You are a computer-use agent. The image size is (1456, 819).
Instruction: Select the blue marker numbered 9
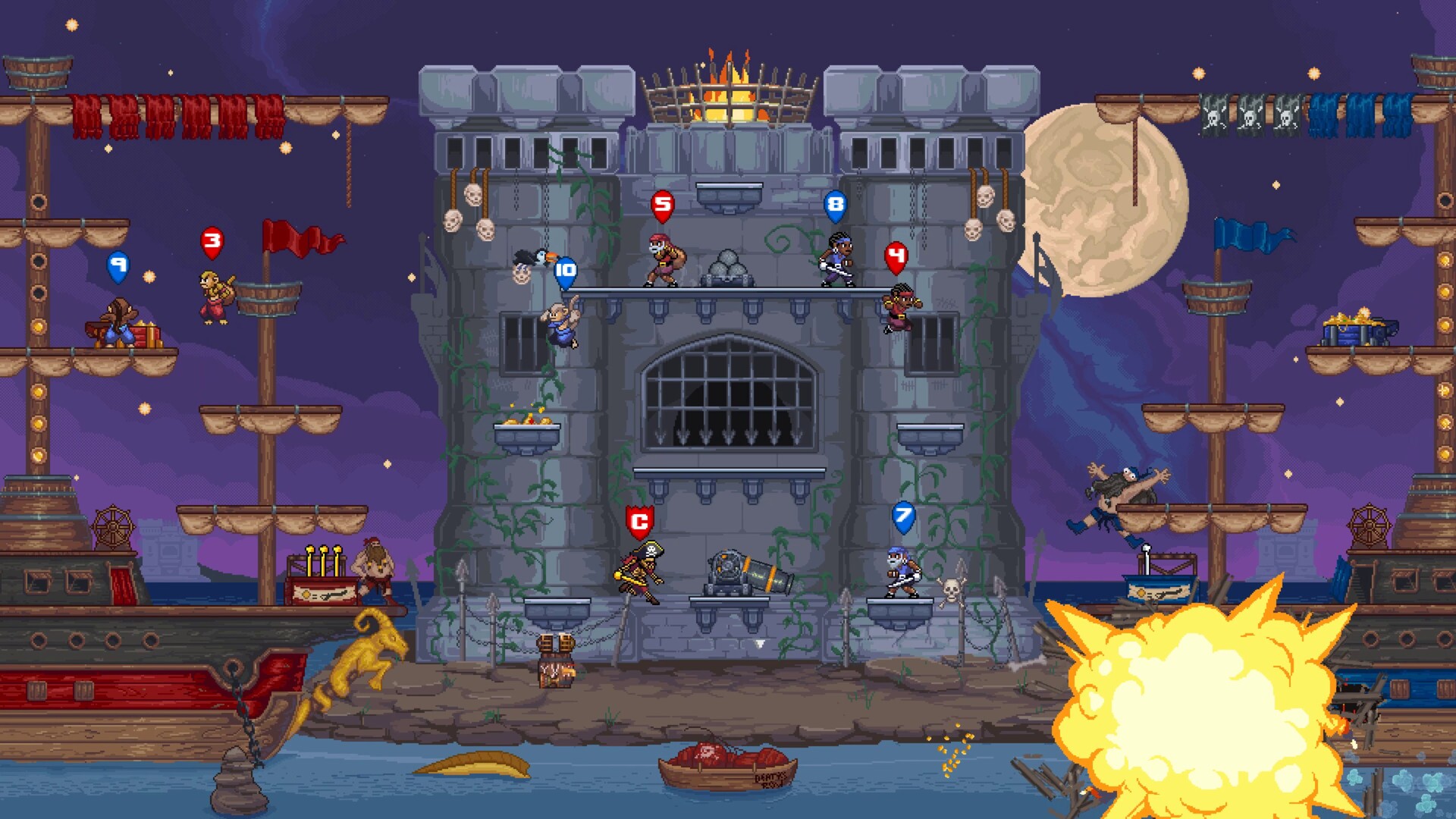click(118, 265)
